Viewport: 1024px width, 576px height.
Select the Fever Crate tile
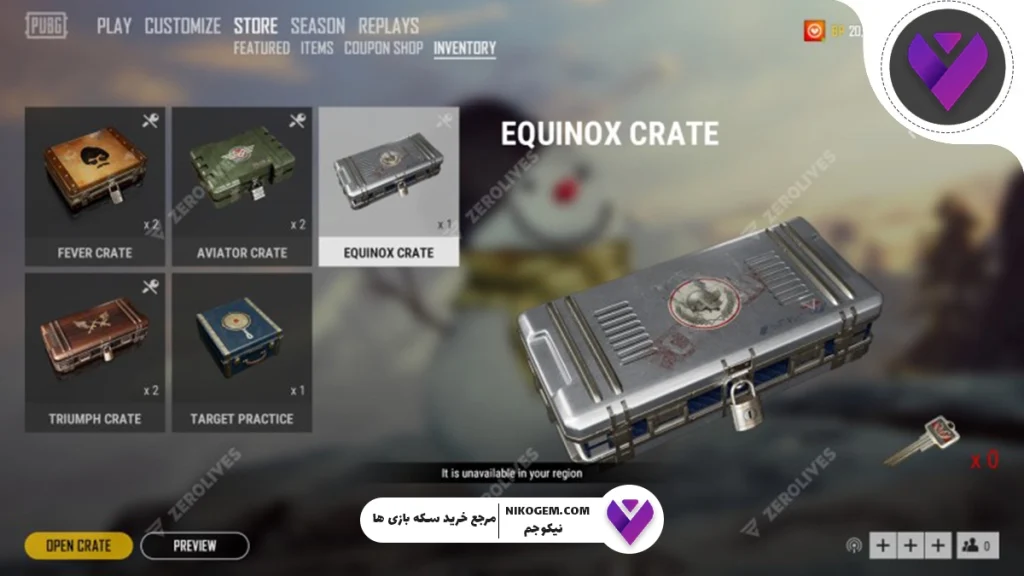95,186
